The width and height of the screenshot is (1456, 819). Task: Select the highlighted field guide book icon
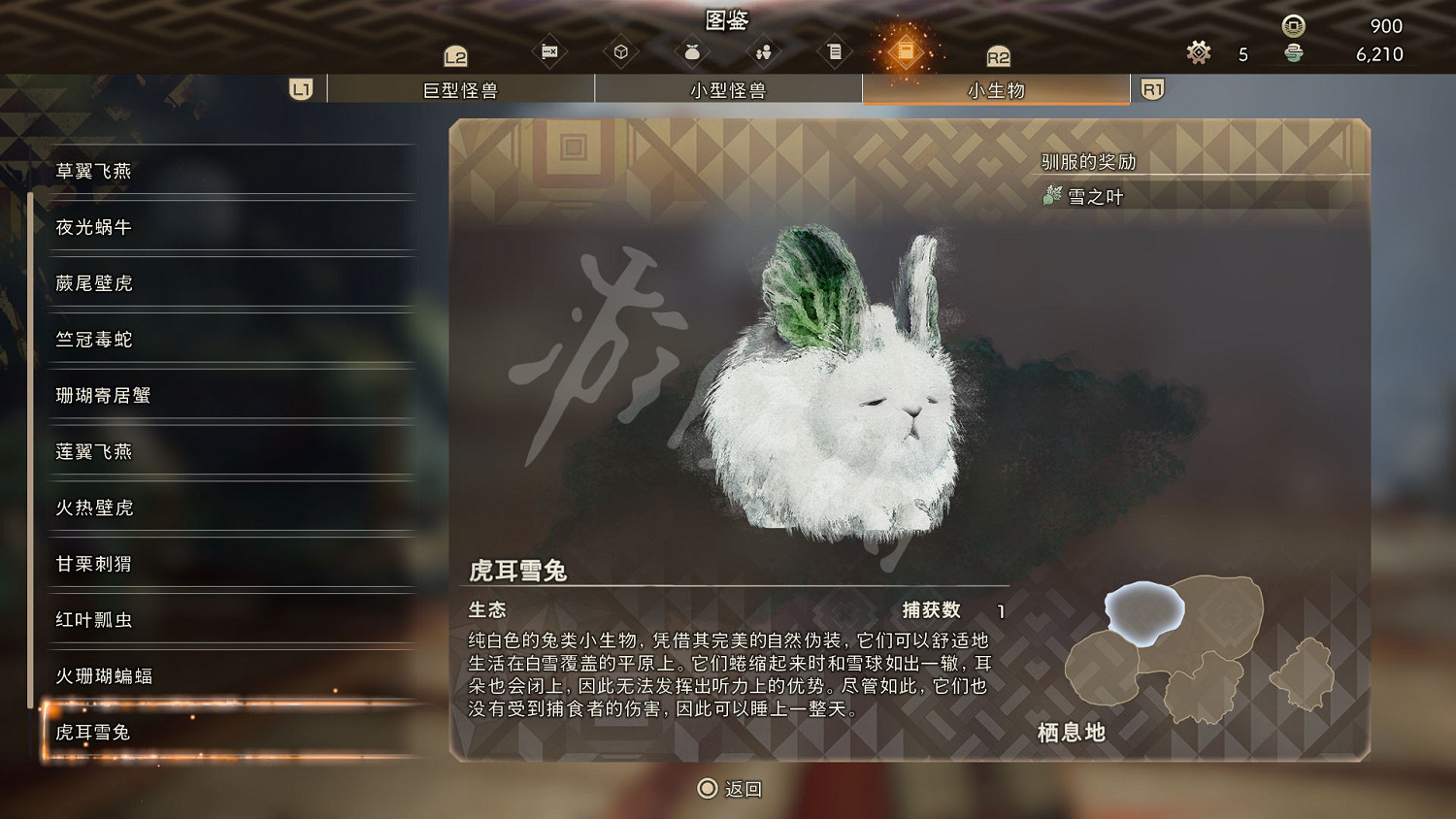click(x=907, y=52)
